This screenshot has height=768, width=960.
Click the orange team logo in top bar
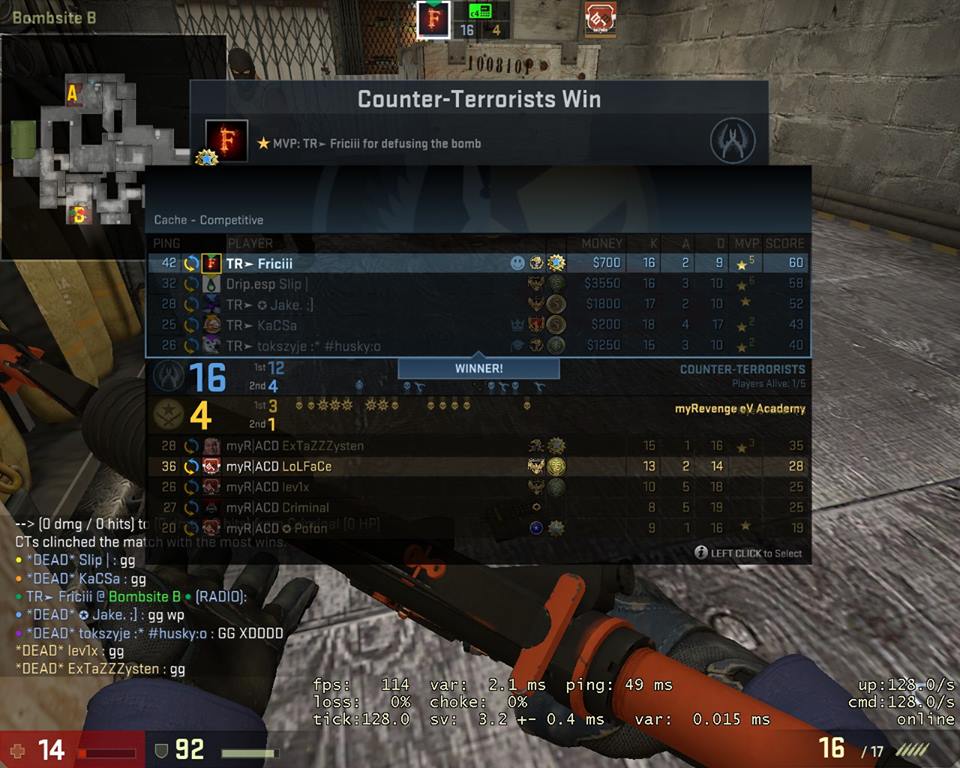click(600, 20)
